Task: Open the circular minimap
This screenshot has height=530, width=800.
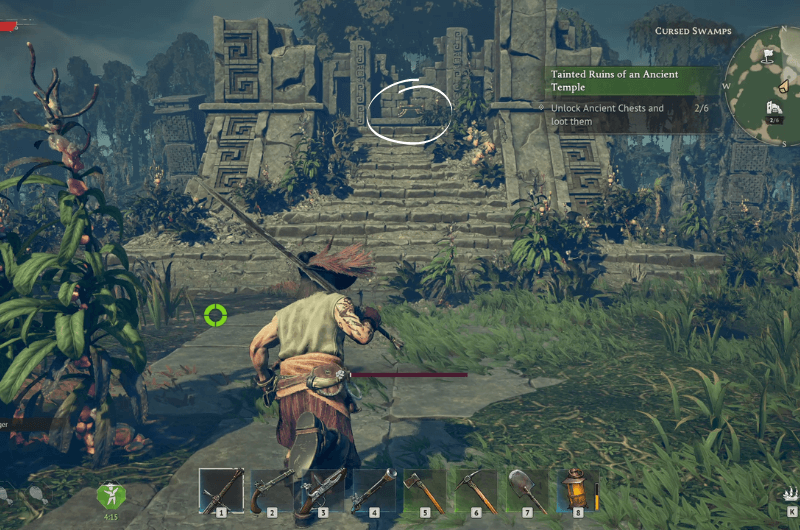Action: point(768,85)
